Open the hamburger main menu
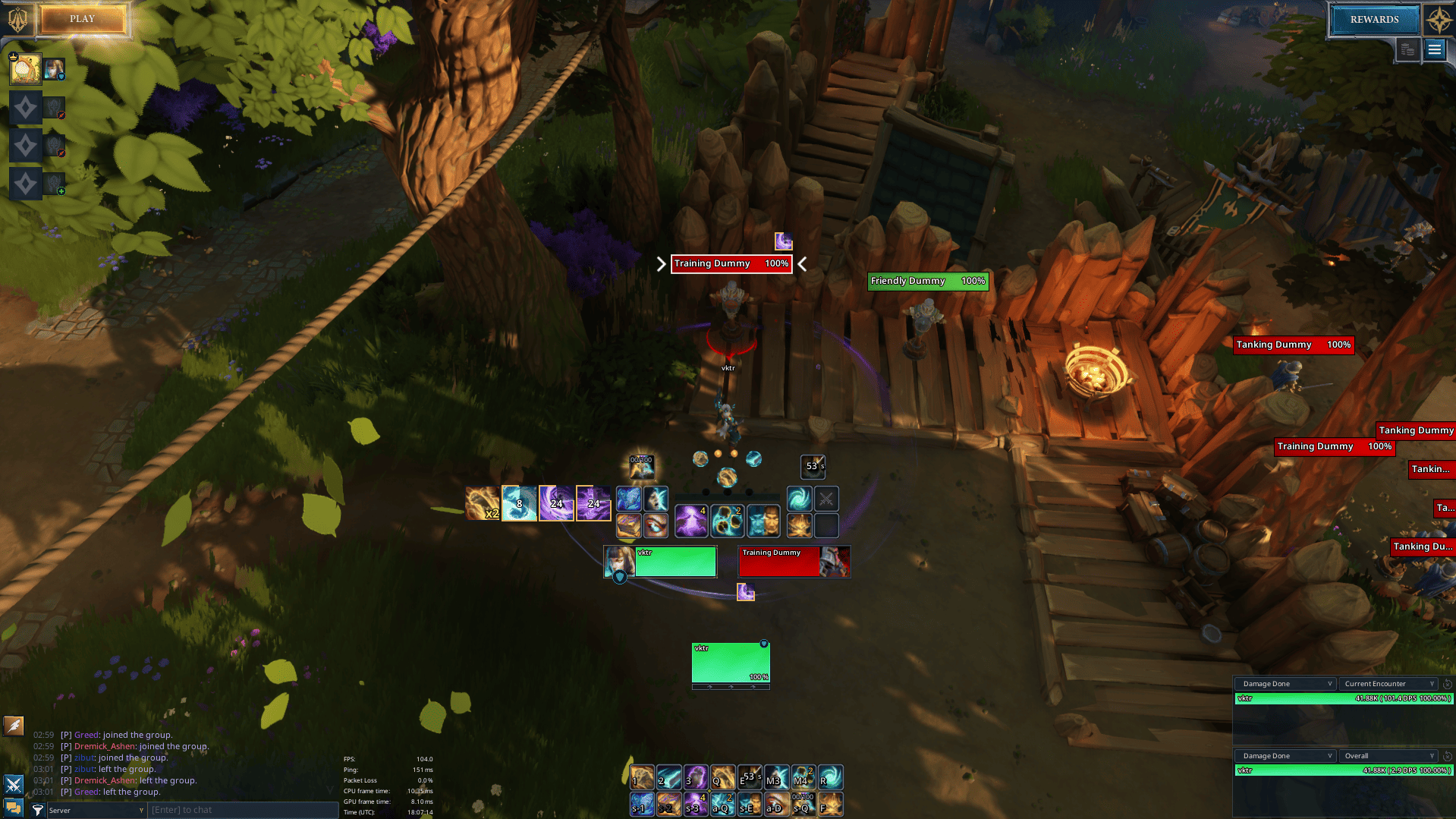Screen dimensions: 1456x819 (1434, 50)
